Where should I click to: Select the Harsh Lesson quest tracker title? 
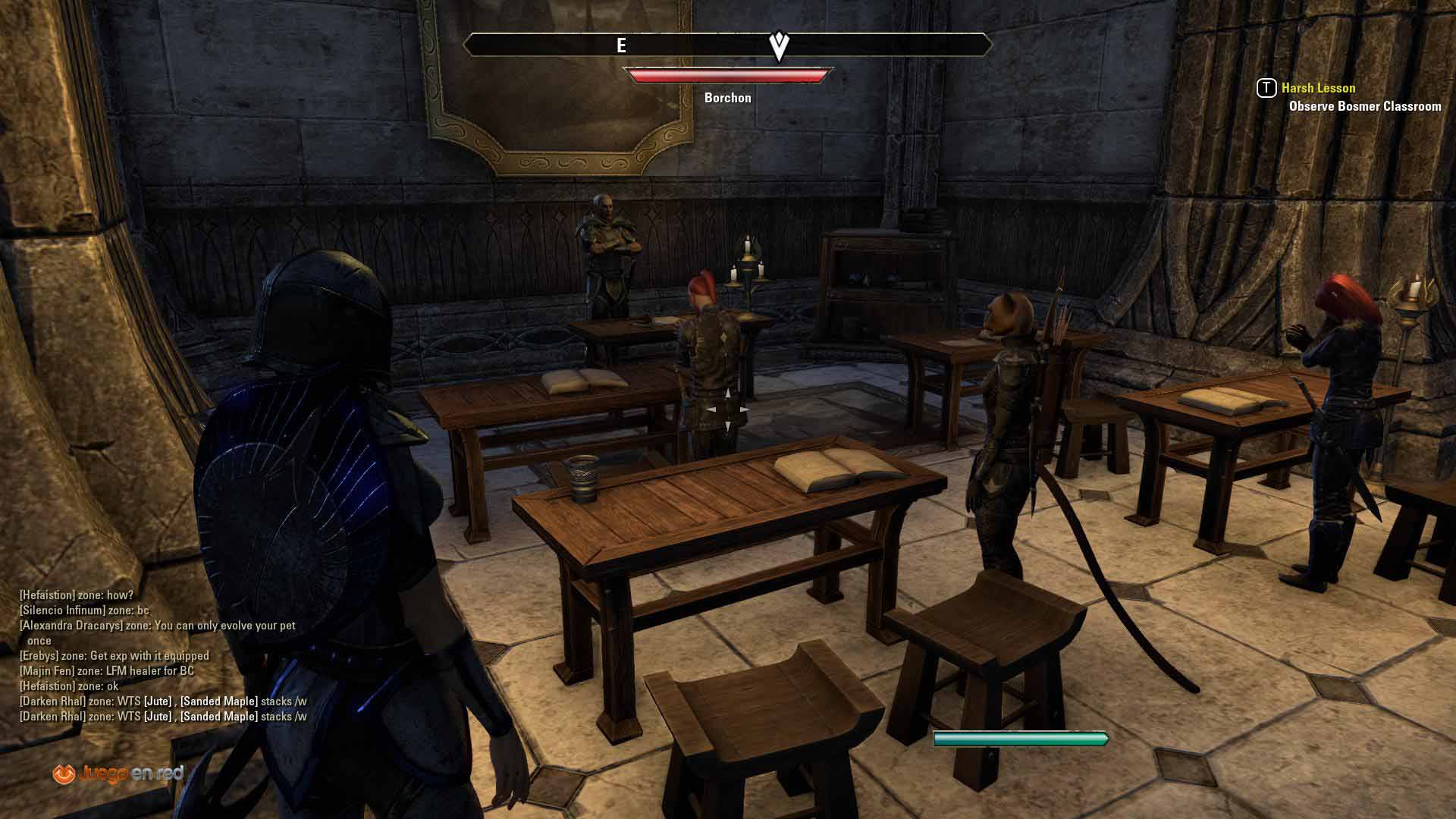click(1318, 88)
